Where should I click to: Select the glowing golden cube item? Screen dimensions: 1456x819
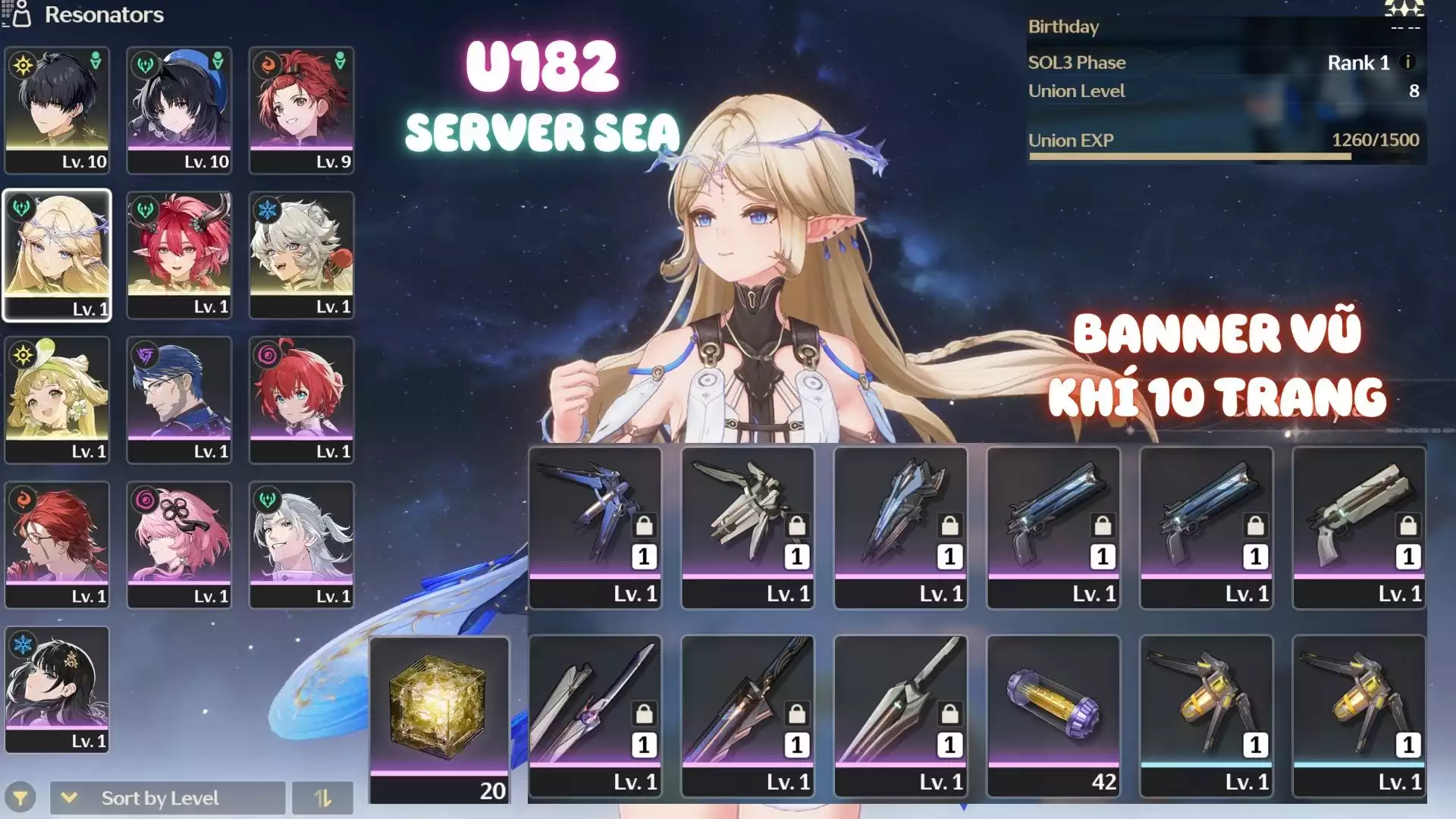439,719
